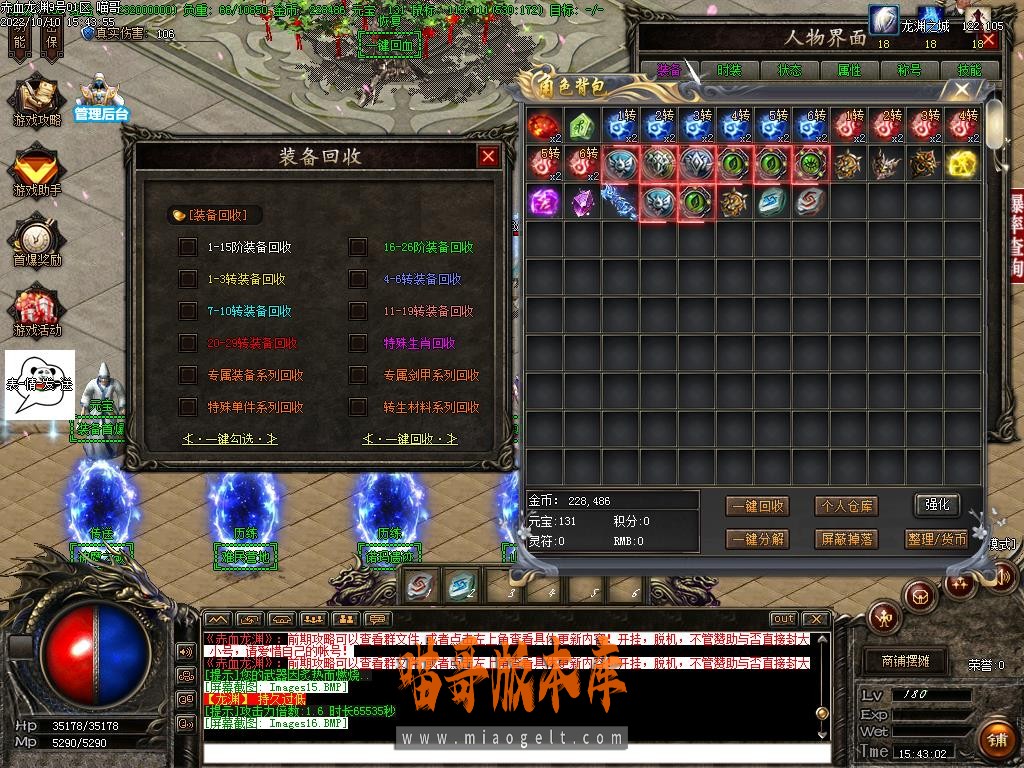Enable the 16-26阶装备回收 option
This screenshot has width=1024, height=768.
click(358, 247)
